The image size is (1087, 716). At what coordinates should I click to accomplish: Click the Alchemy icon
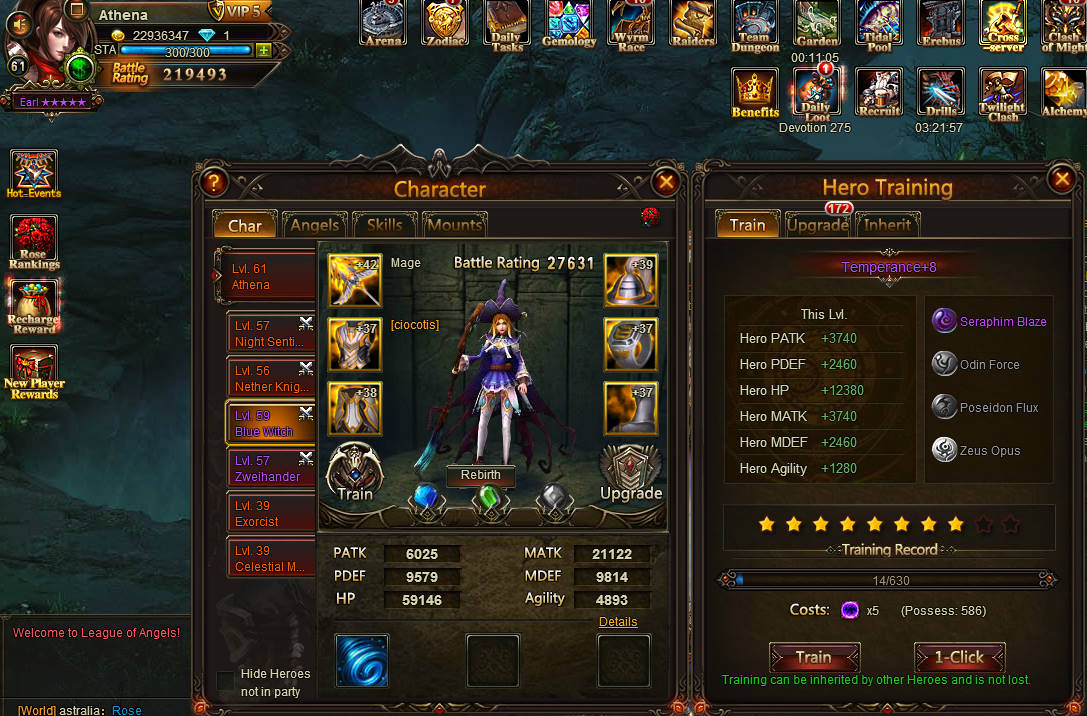(1063, 94)
